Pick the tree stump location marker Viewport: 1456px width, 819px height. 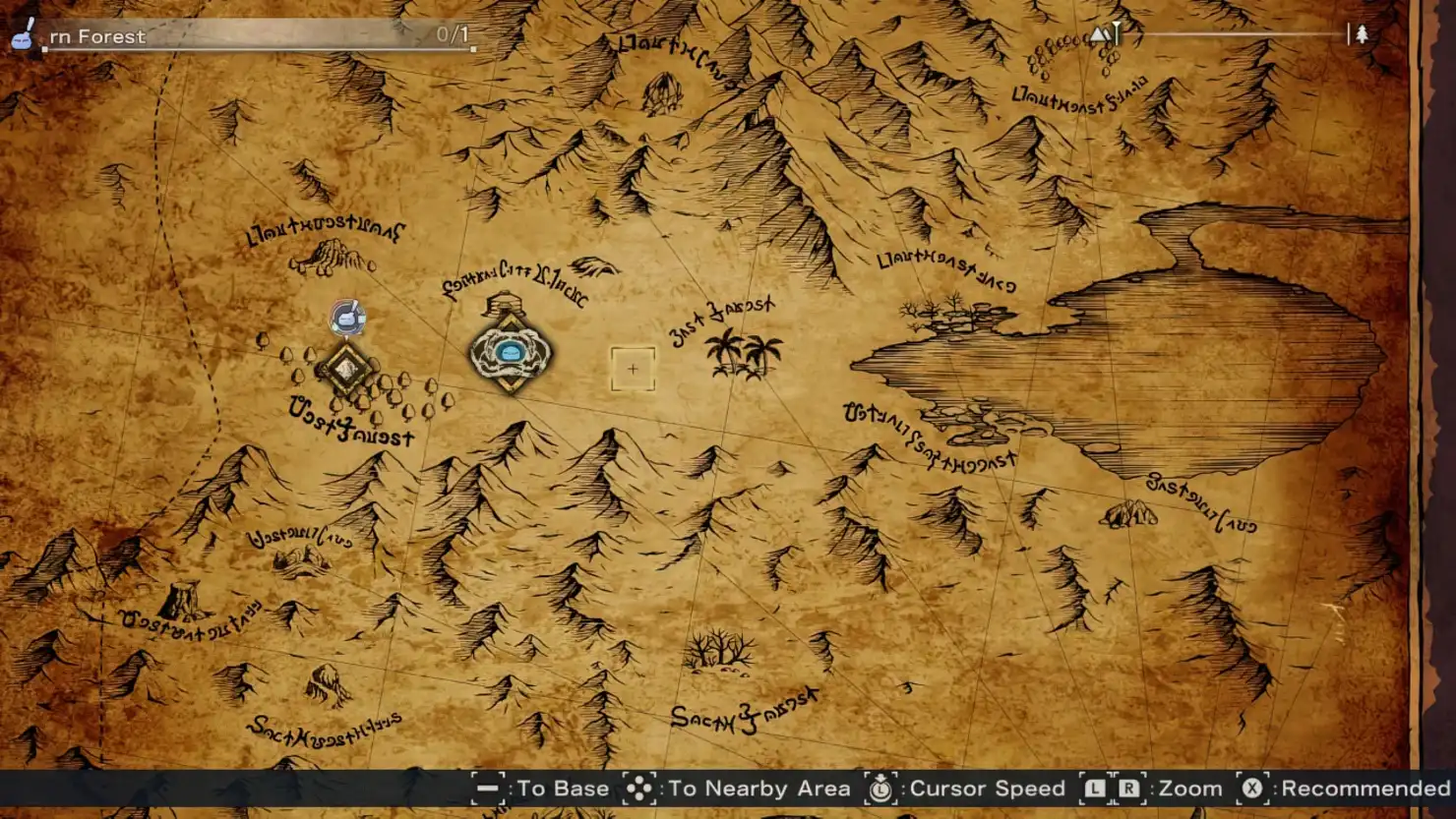click(x=183, y=599)
